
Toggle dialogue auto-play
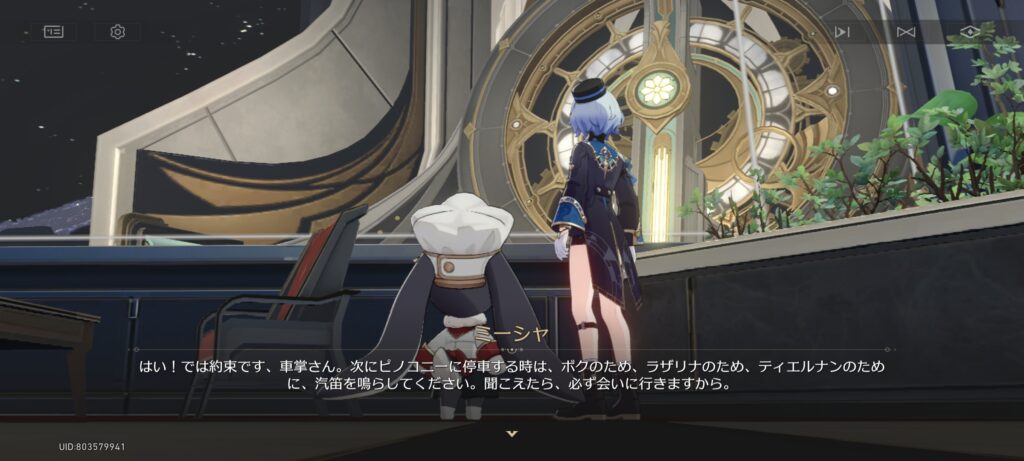click(842, 32)
